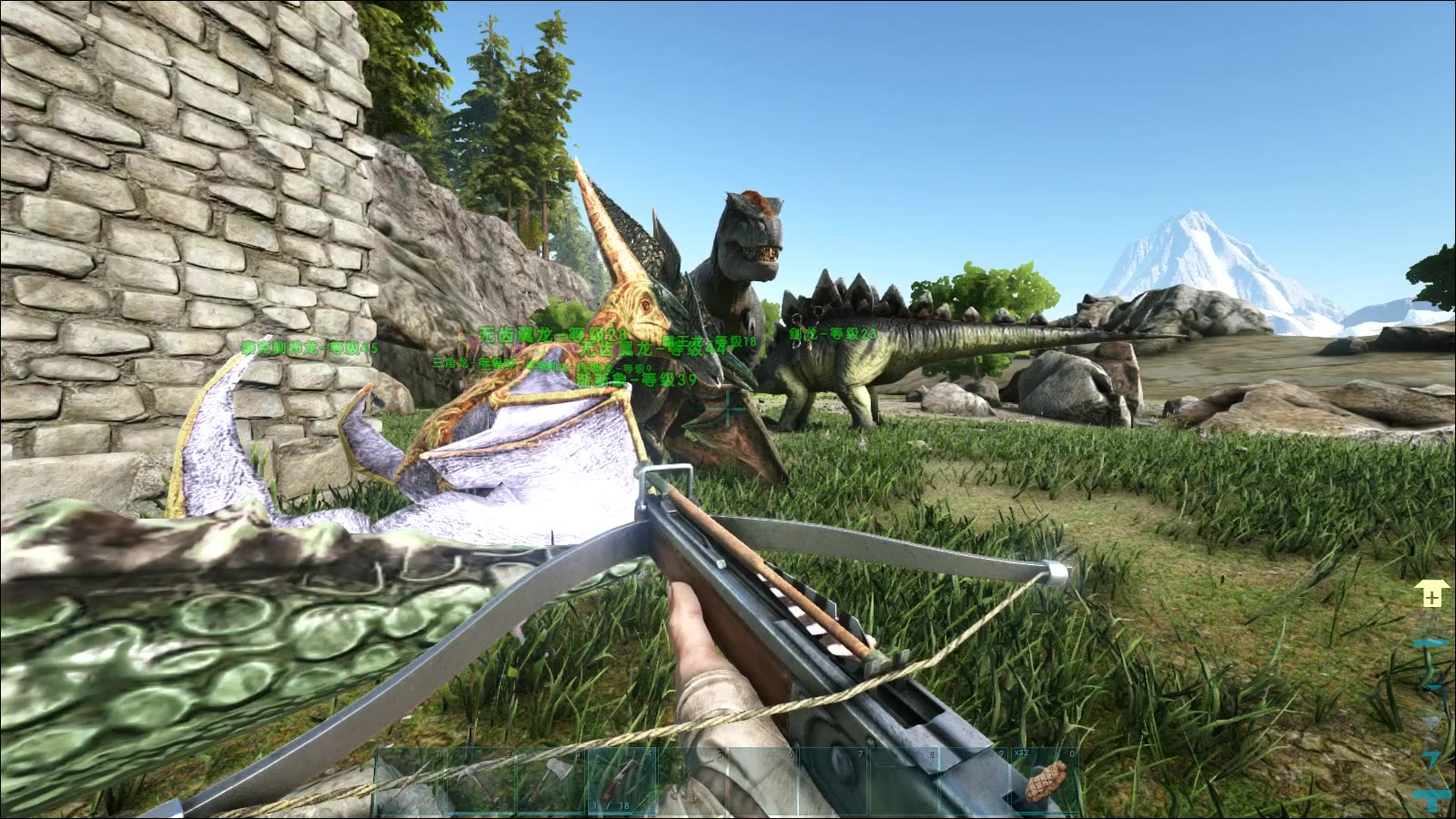Viewport: 1456px width, 819px height.
Task: Open the yellow level-up arrow icon
Action: pyautogui.click(x=1431, y=596)
